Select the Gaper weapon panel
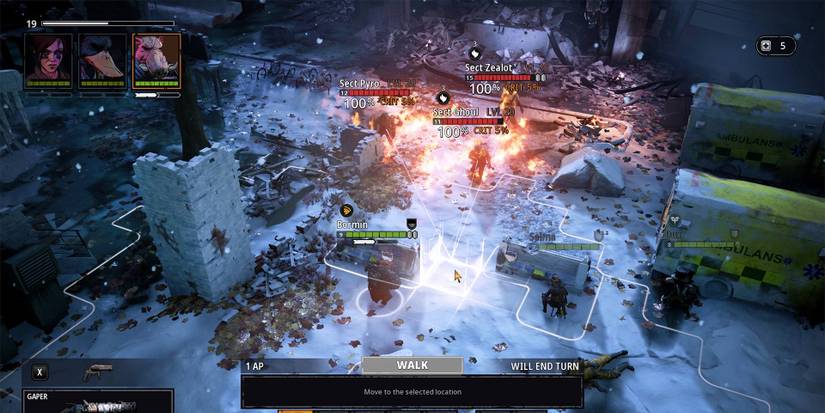 coord(97,402)
